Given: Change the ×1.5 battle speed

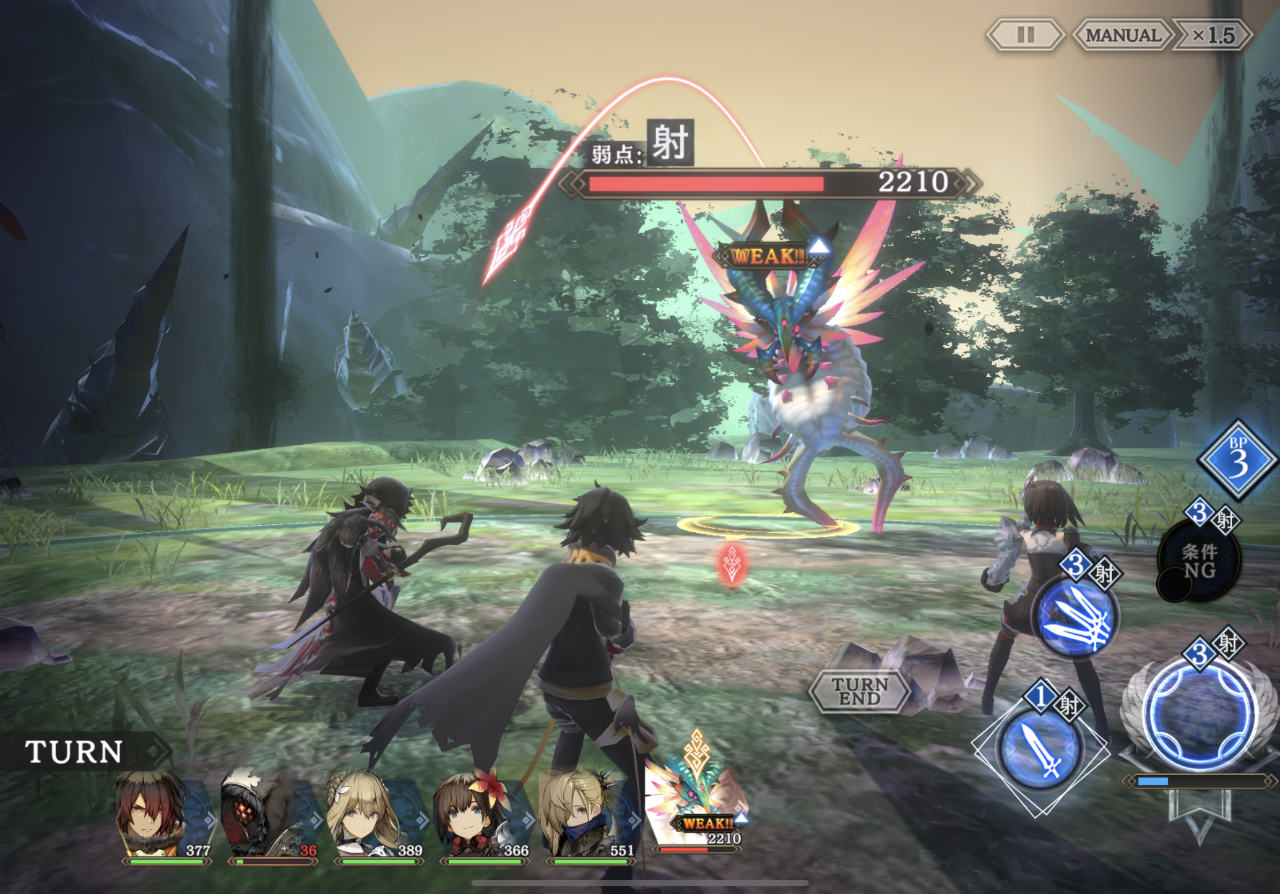Looking at the screenshot, I should point(1212,35).
